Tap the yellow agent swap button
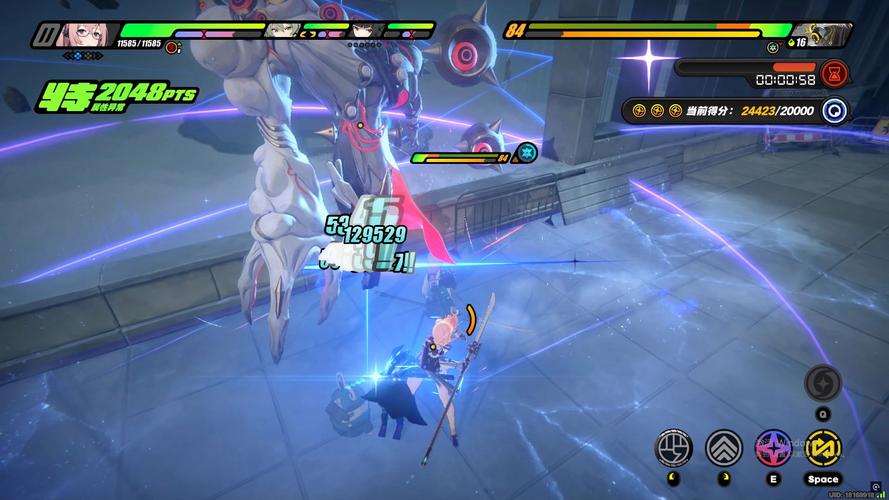 click(x=823, y=447)
